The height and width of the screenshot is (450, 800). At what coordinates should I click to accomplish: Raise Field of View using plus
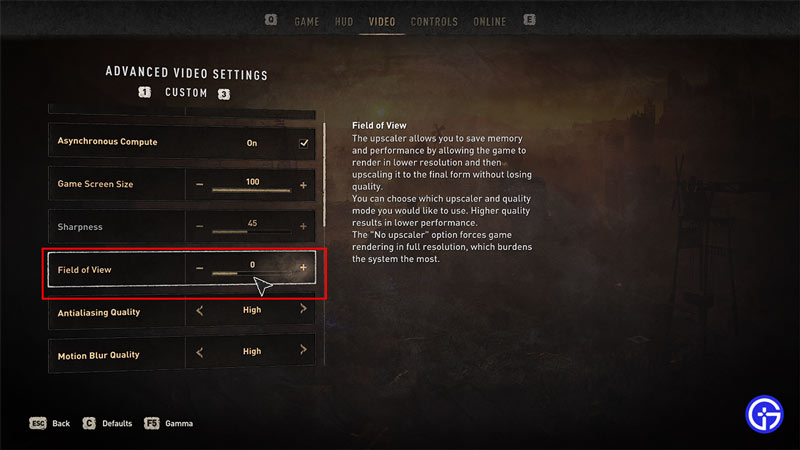point(303,268)
